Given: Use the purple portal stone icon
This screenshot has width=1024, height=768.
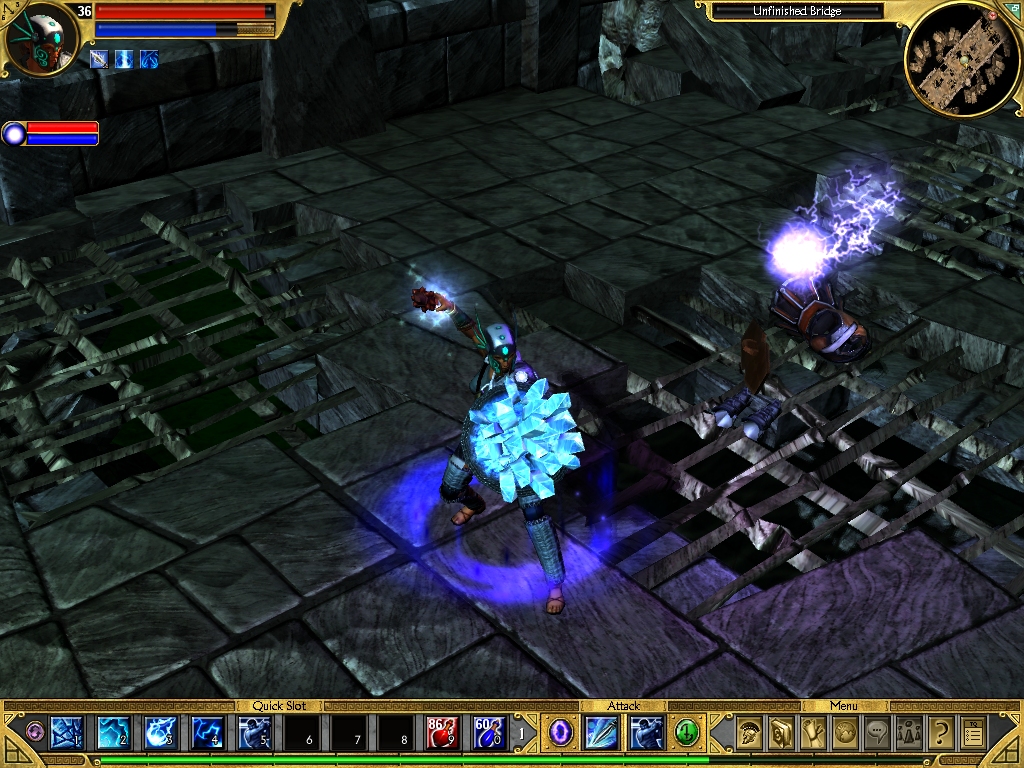Looking at the screenshot, I should (x=561, y=733).
